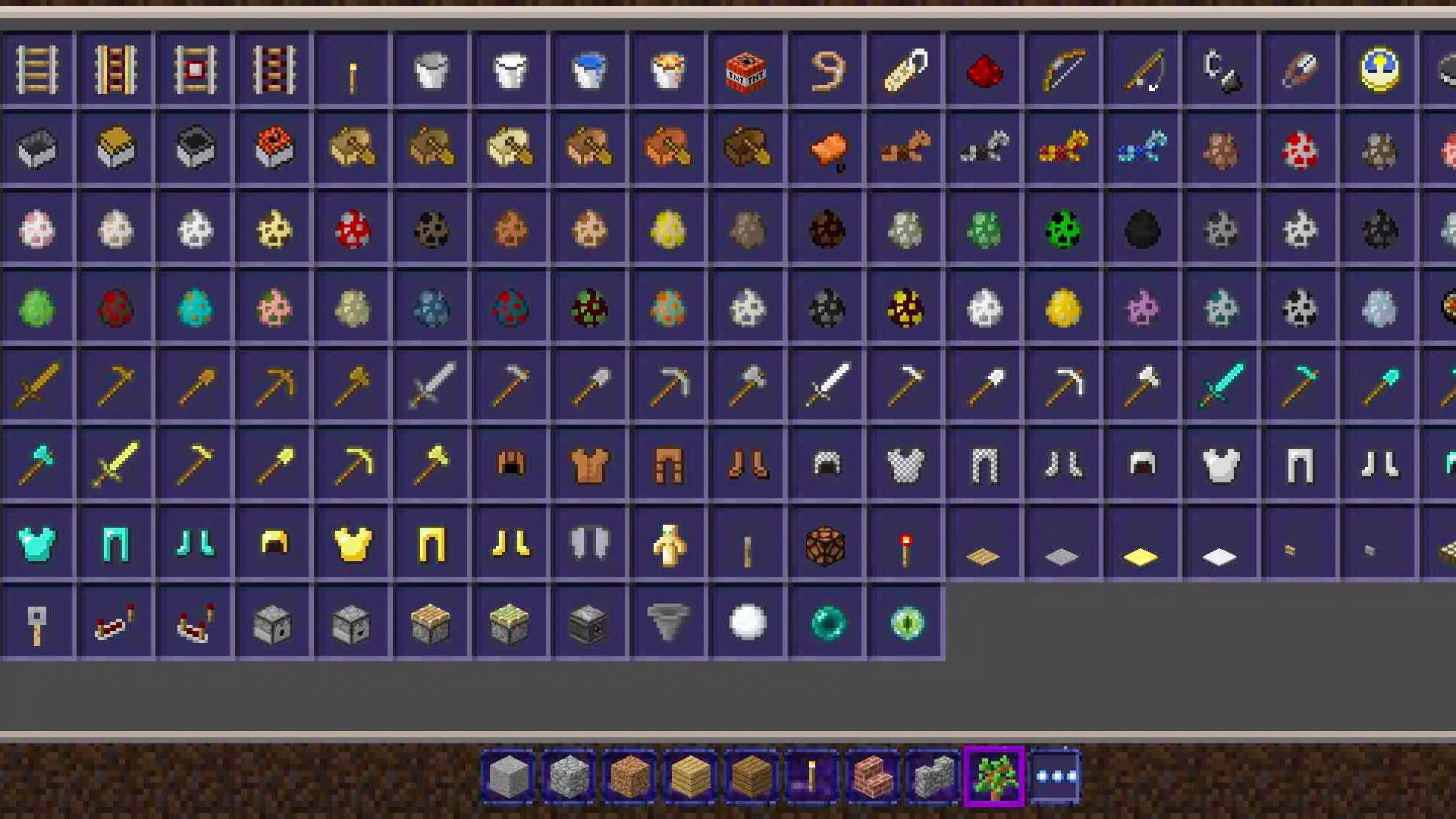This screenshot has width=1456, height=819.
Task: Click the highlighted sapling hotbar slot
Action: (994, 775)
